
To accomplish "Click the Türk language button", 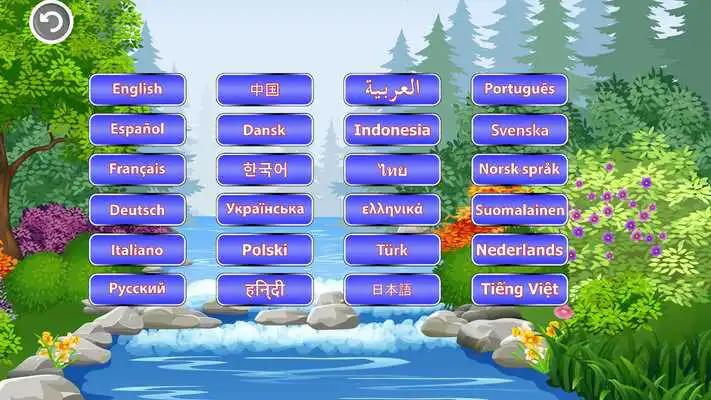I will coord(392,250).
